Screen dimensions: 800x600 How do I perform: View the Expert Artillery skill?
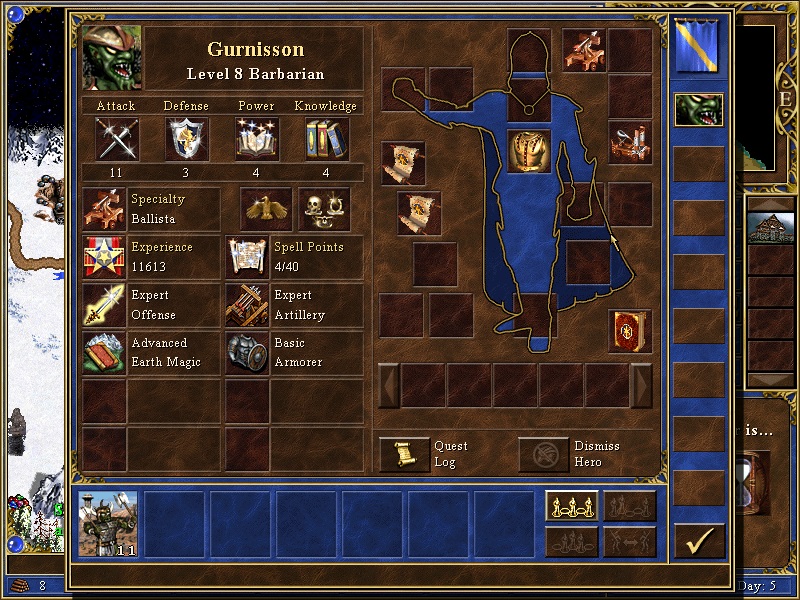click(x=247, y=305)
